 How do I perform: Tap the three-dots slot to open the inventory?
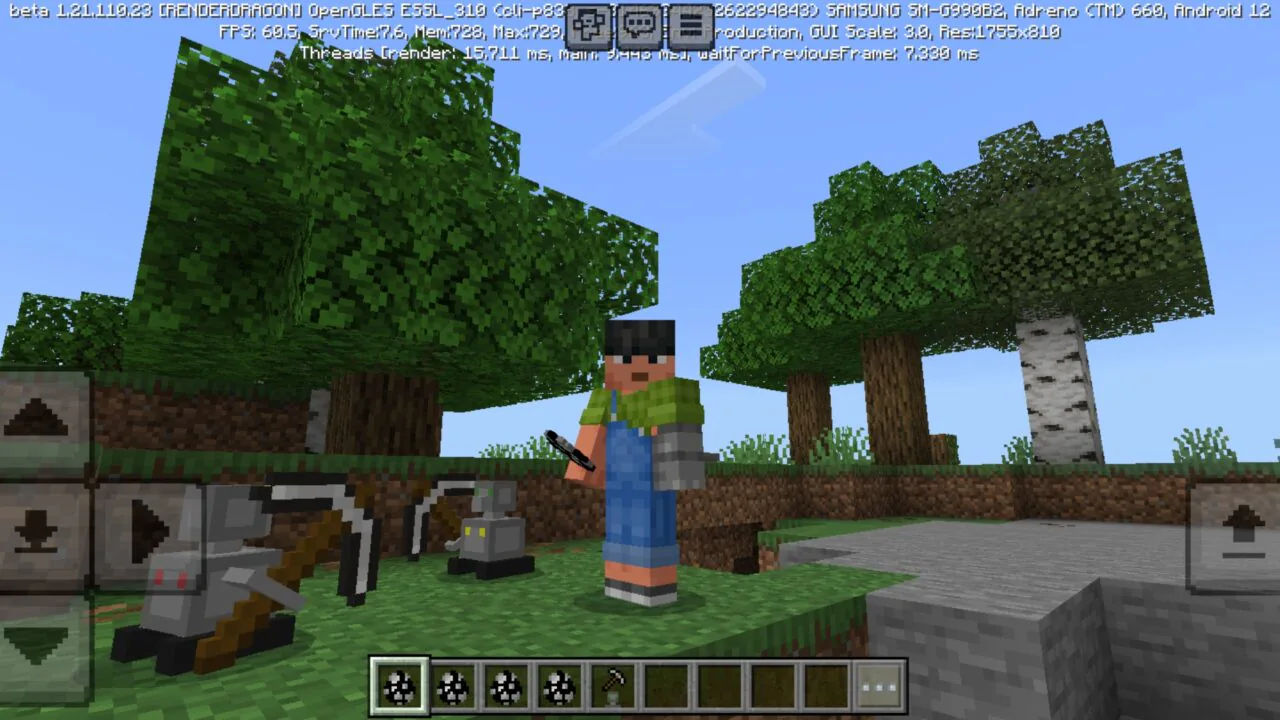coord(880,684)
